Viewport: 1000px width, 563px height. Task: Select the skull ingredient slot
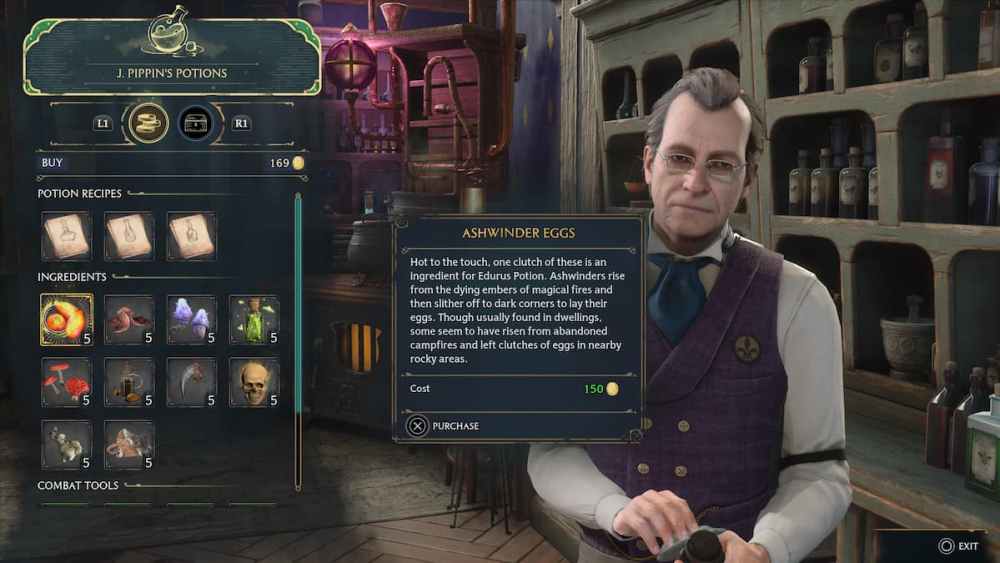click(253, 382)
